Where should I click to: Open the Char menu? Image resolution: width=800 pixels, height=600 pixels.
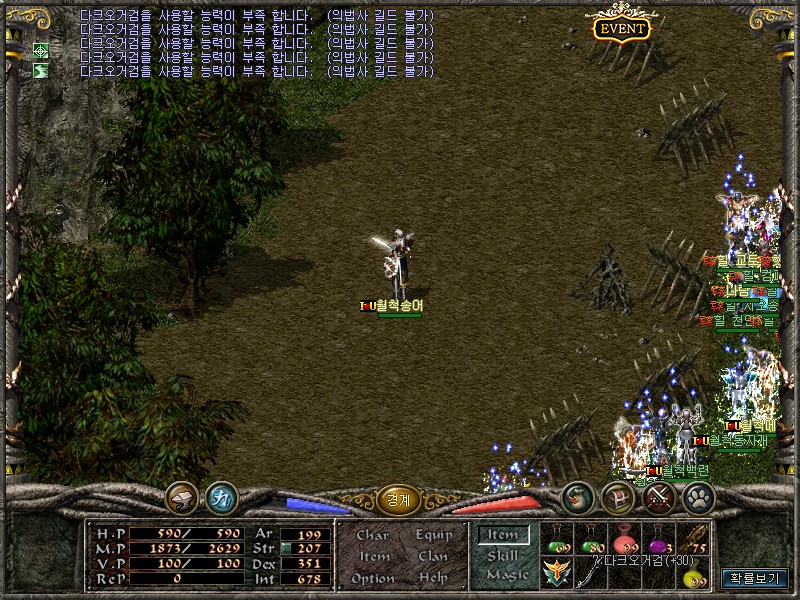pyautogui.click(x=372, y=535)
